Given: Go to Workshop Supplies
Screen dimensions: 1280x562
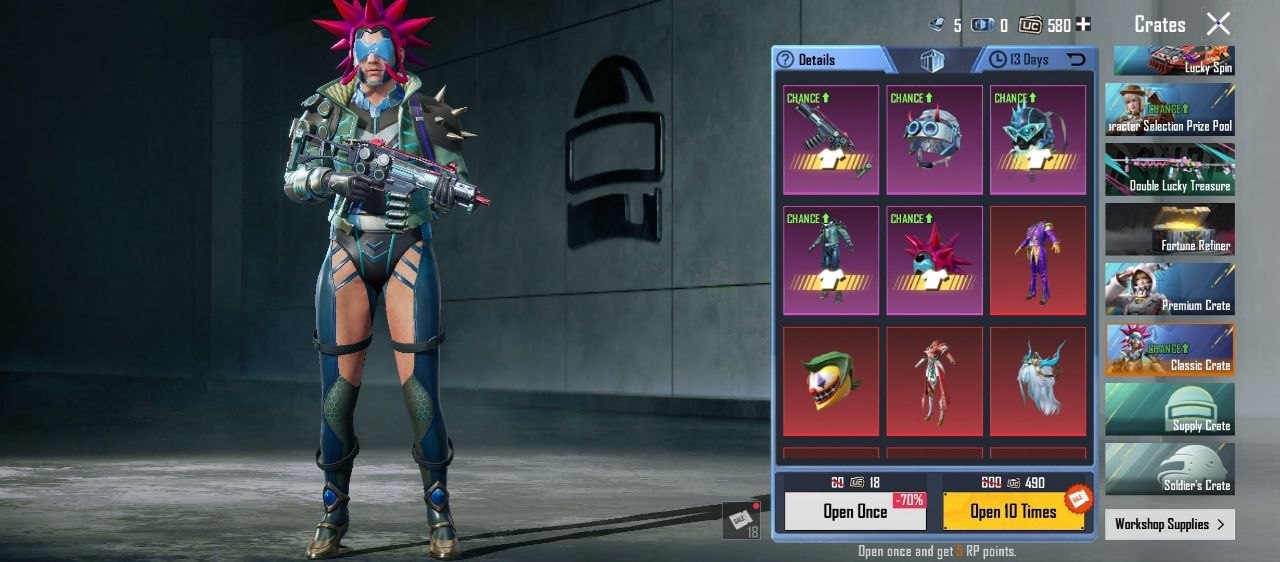Looking at the screenshot, I should (1169, 524).
